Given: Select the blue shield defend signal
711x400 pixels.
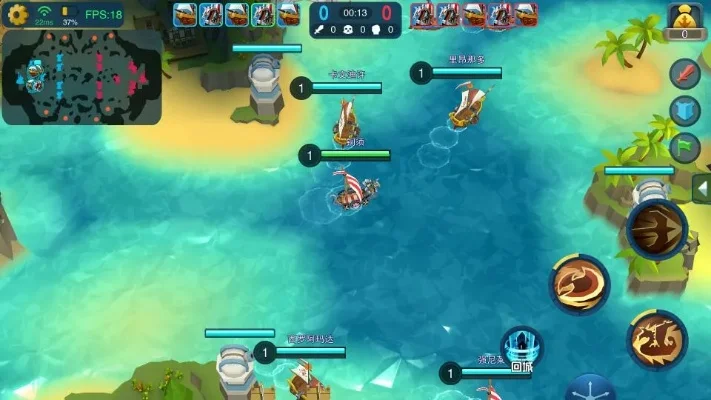Looking at the screenshot, I should click(684, 111).
